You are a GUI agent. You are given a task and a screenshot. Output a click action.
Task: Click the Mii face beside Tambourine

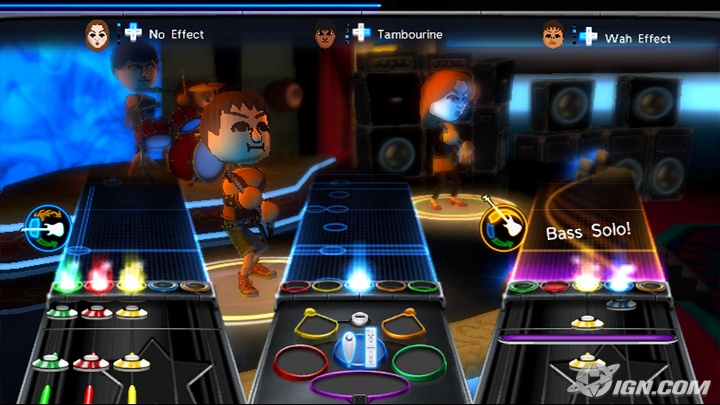[x=325, y=32]
